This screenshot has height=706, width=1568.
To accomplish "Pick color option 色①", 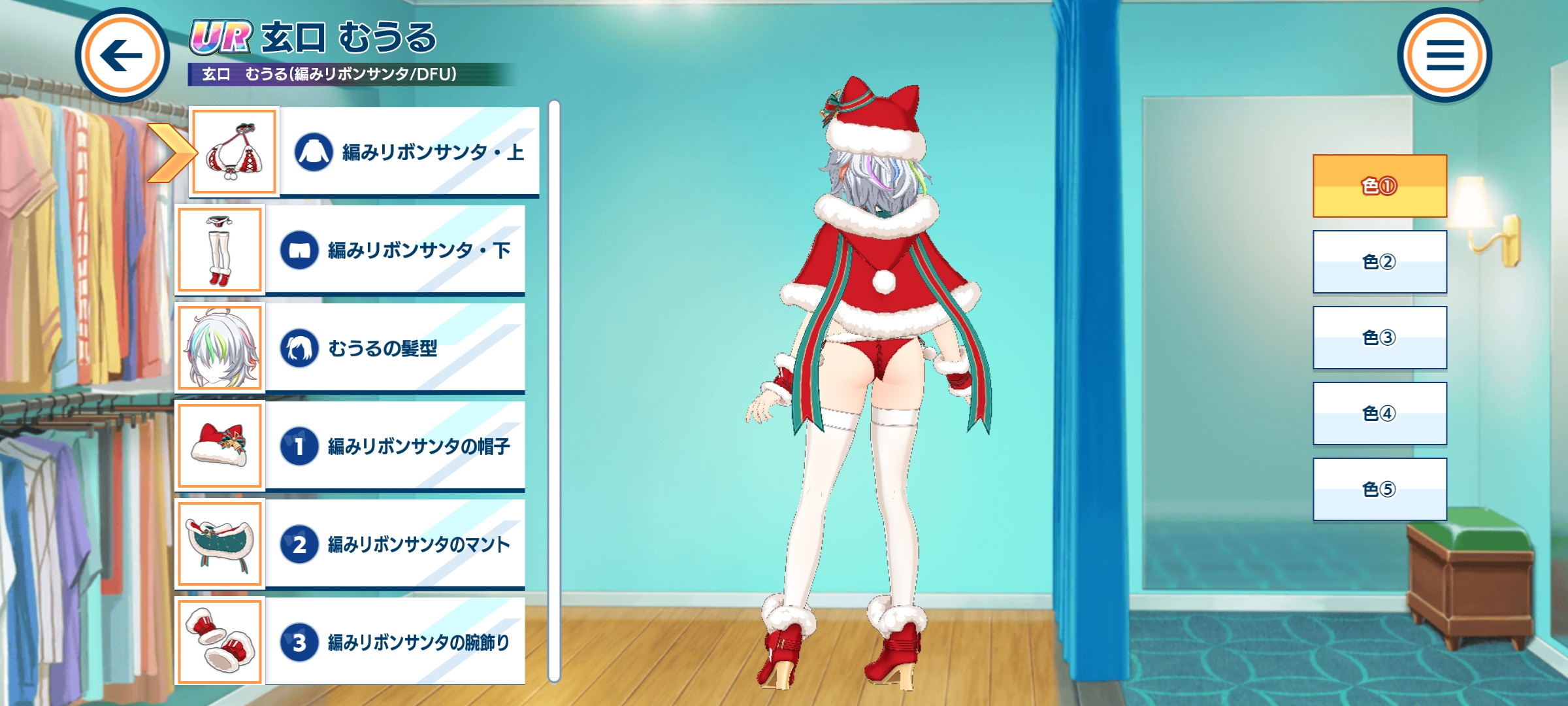I will 1379,186.
